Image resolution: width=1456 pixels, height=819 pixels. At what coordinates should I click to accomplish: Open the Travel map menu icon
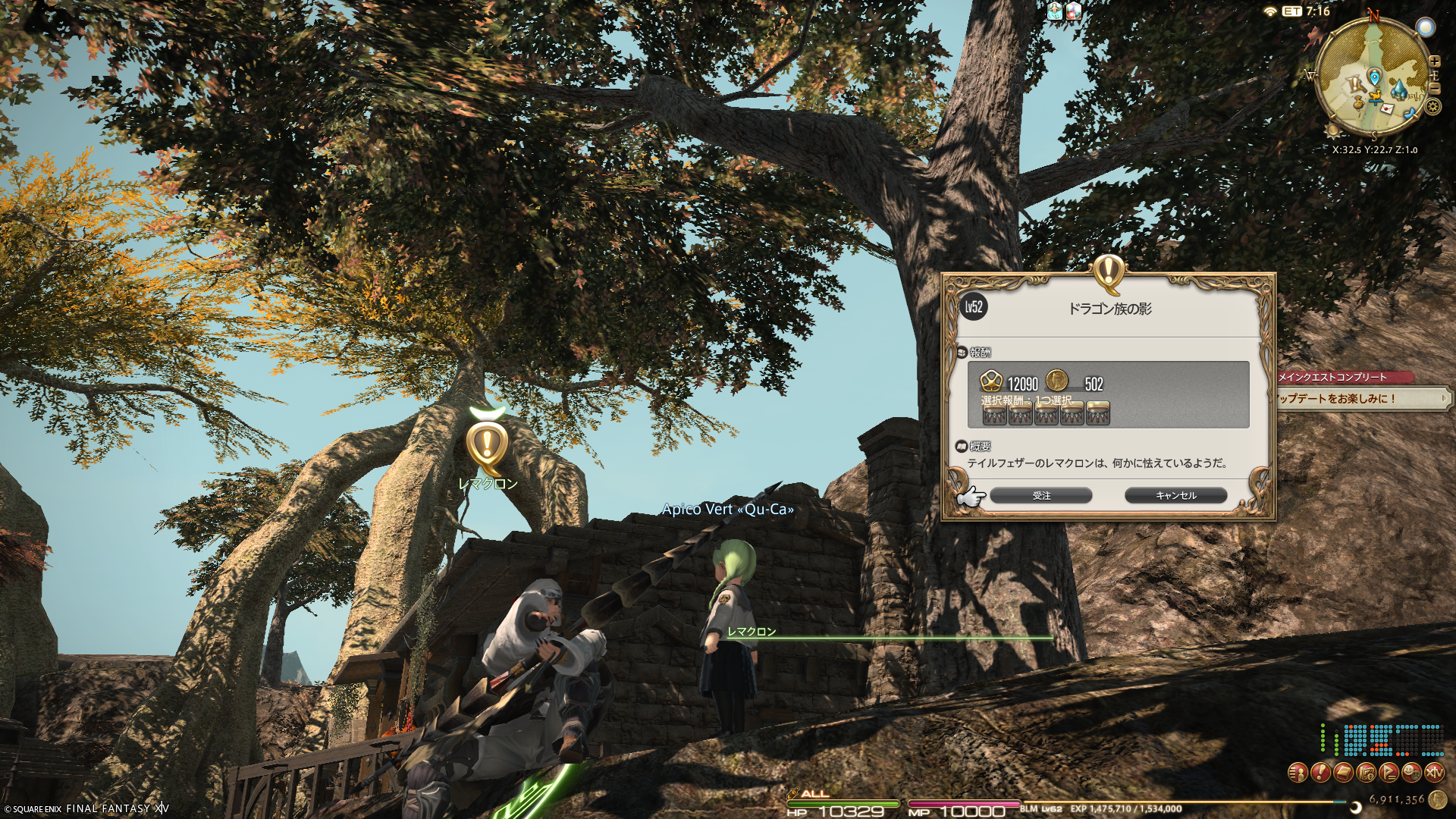point(1366,773)
